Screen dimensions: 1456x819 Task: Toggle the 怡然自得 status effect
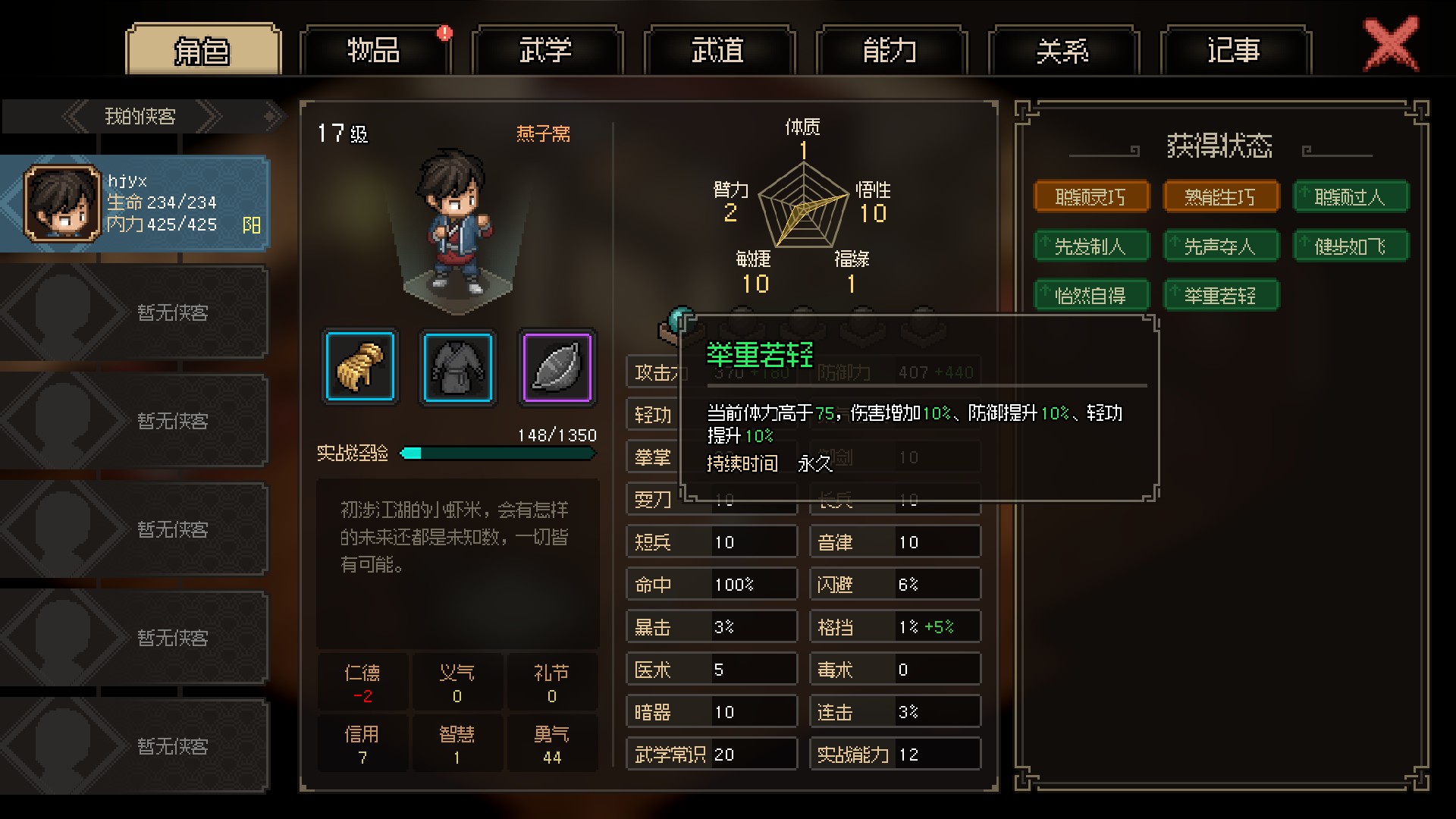tap(1092, 295)
